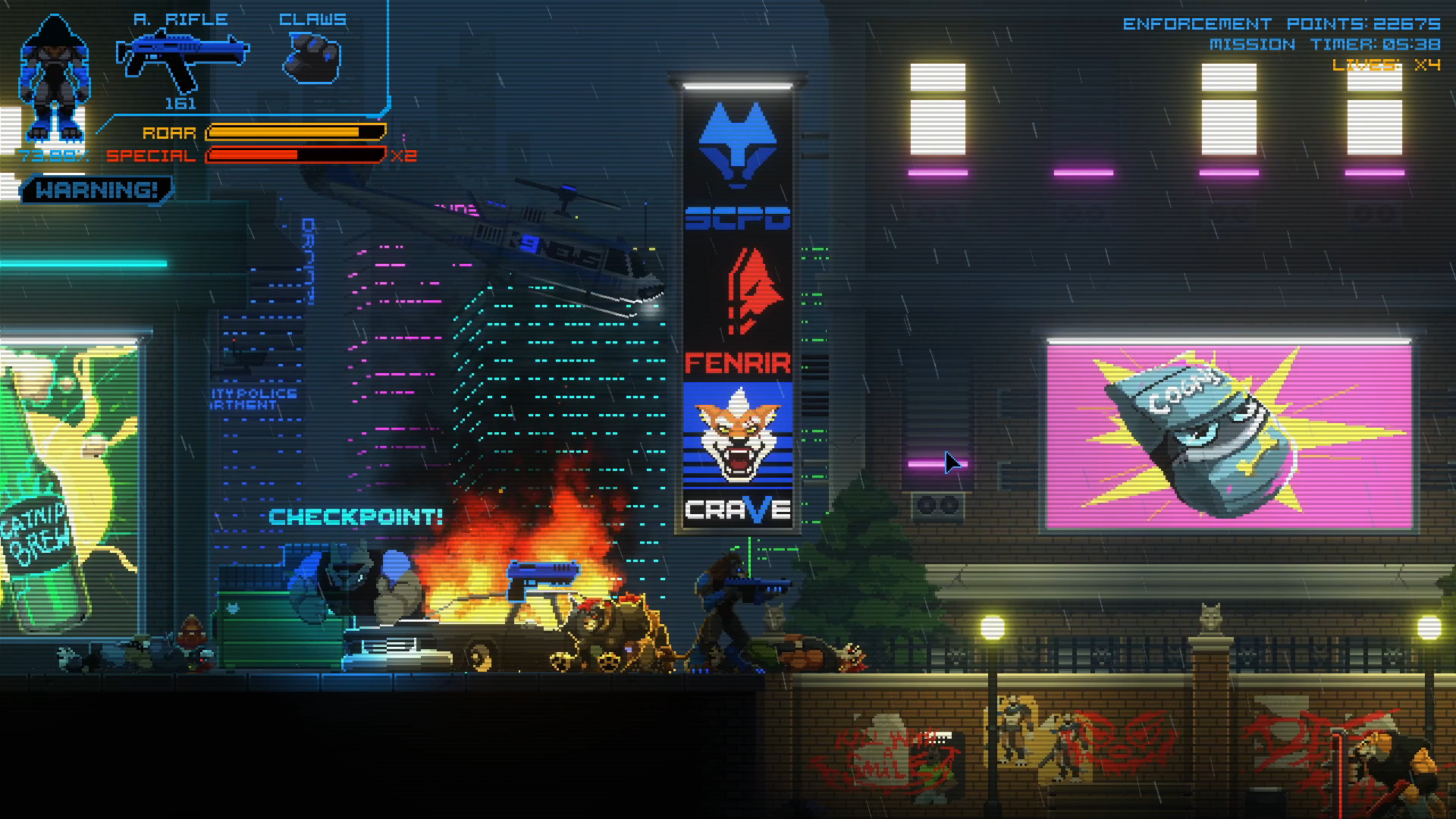Click the hooded character portrait

55,80
